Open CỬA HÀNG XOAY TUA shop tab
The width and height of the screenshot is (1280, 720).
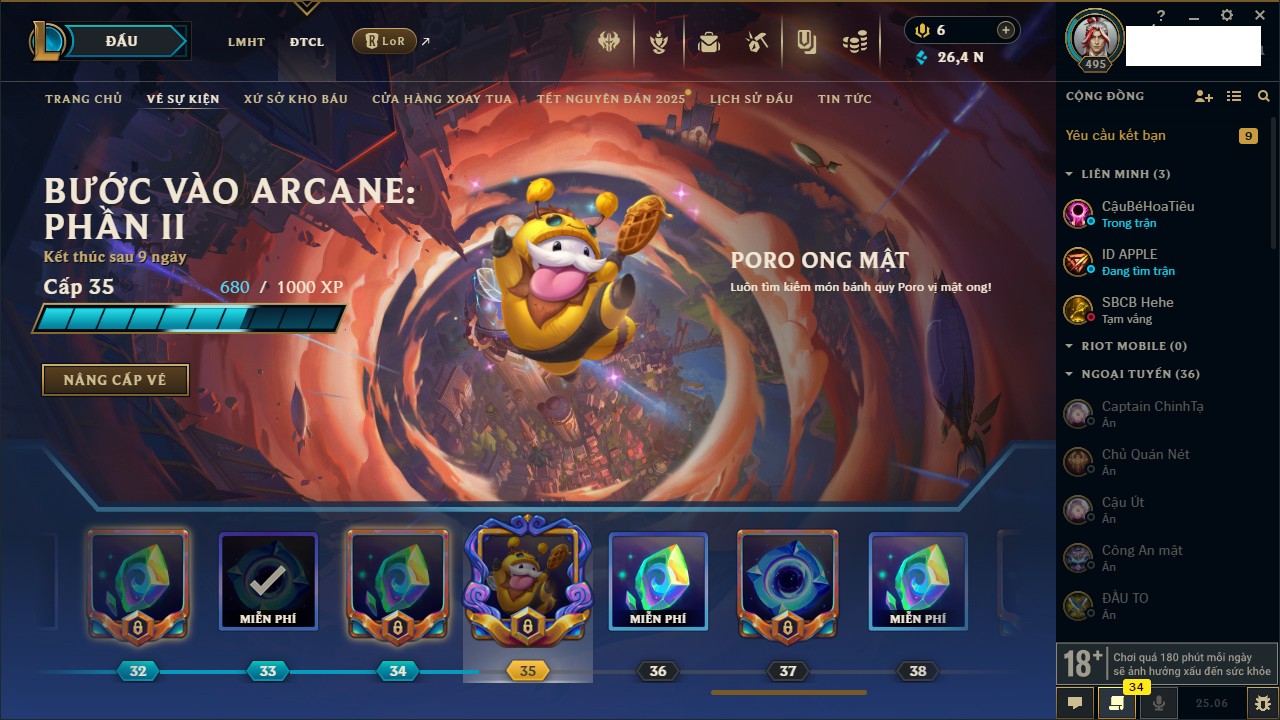click(x=442, y=99)
